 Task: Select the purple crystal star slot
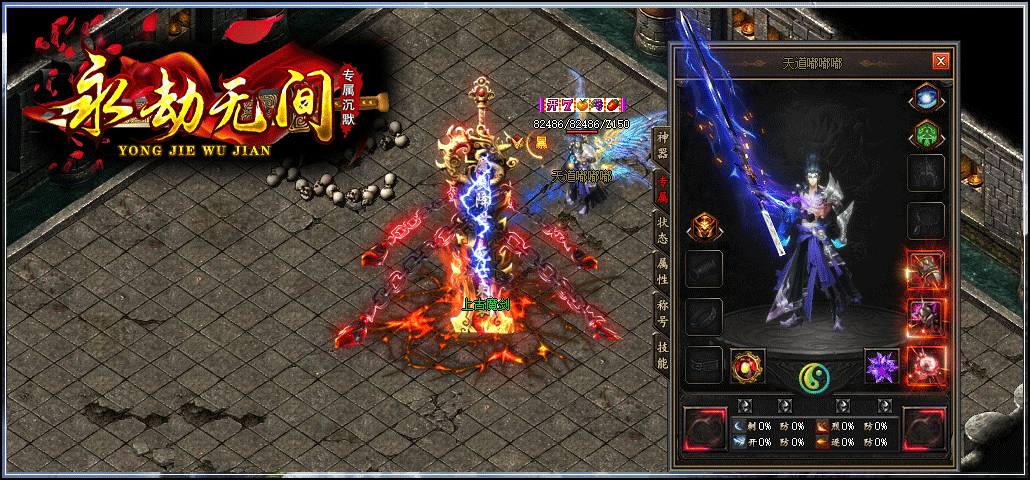coord(882,366)
